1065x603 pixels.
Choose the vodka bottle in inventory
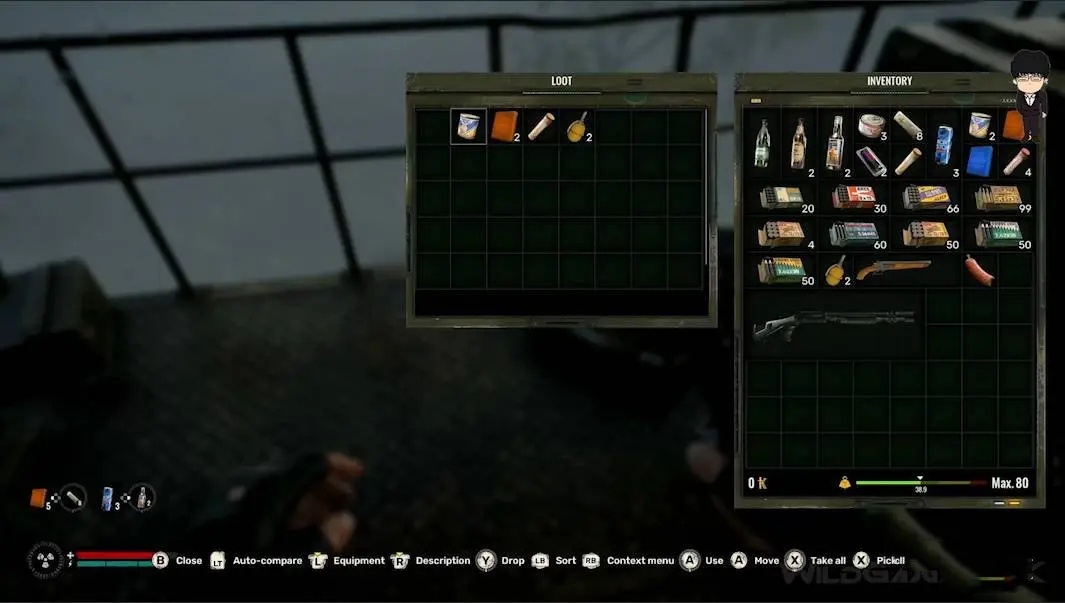tap(835, 144)
